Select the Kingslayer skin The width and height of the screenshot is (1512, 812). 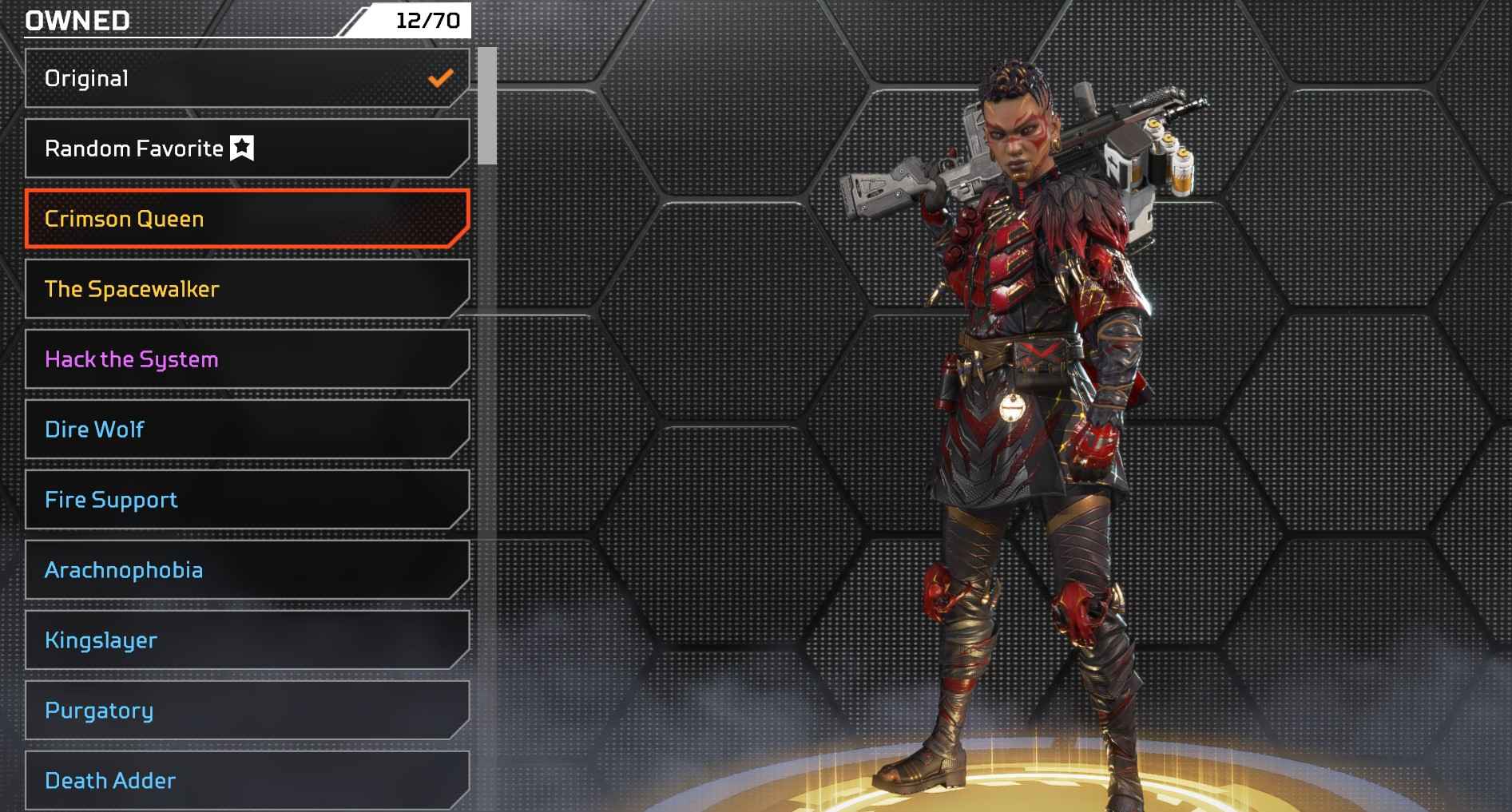point(246,640)
